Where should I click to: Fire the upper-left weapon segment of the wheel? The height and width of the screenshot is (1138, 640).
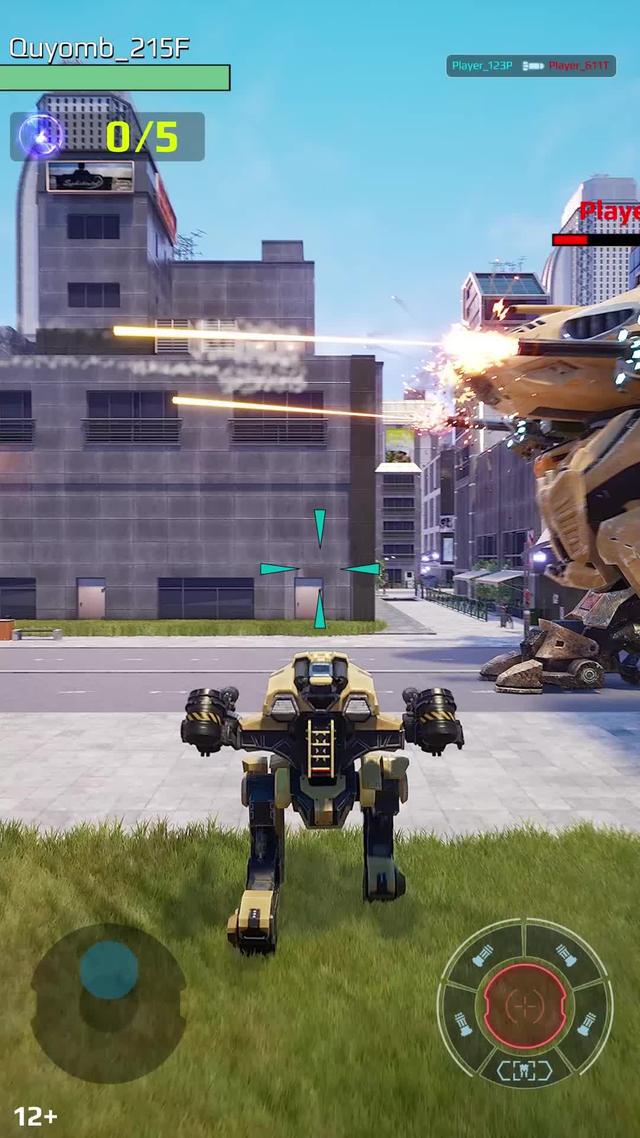click(483, 956)
